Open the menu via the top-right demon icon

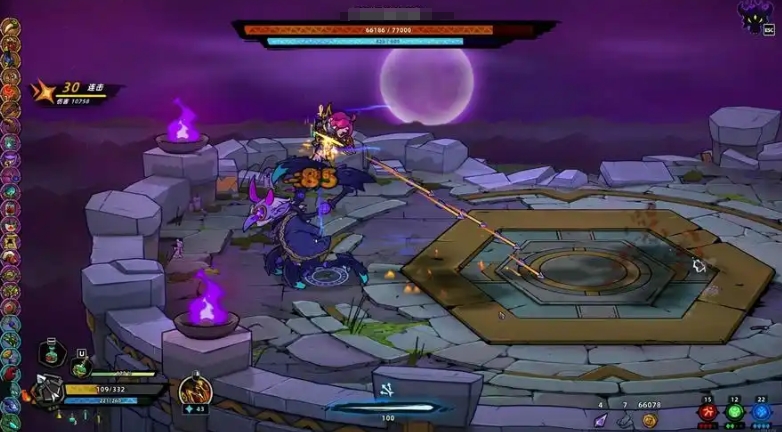756,16
